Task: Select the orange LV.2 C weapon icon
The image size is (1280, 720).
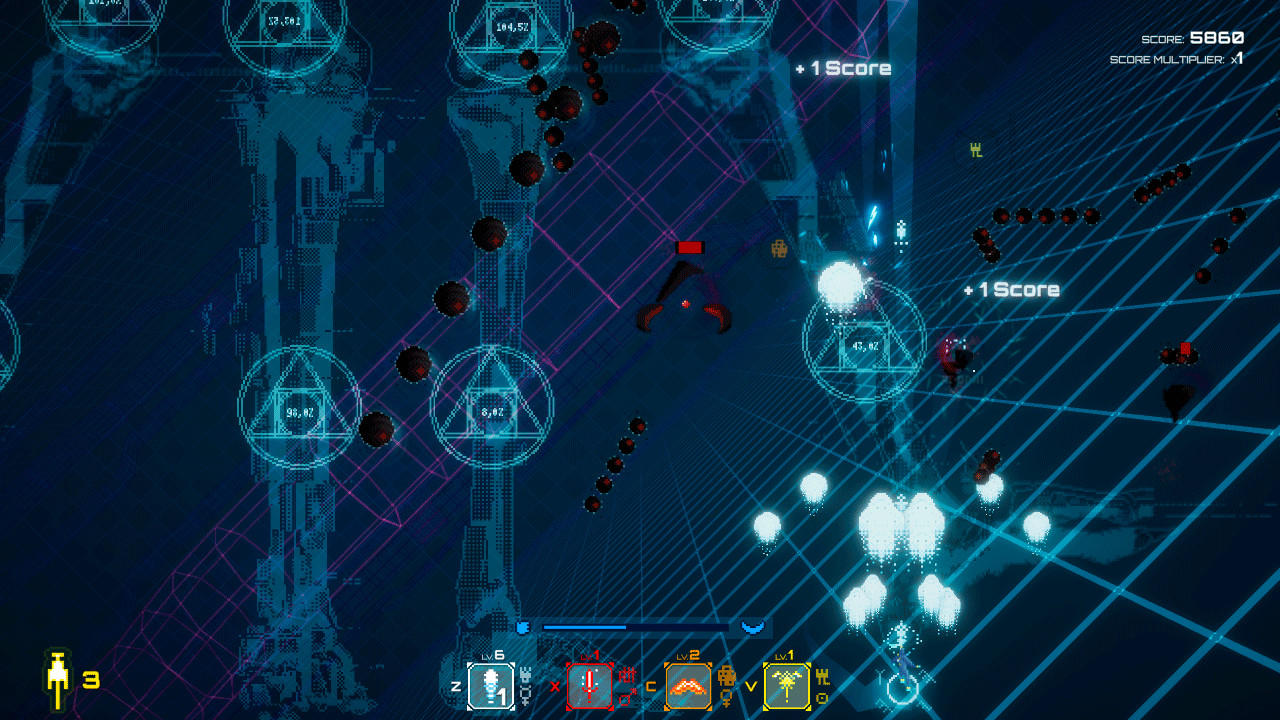Action: (x=686, y=687)
